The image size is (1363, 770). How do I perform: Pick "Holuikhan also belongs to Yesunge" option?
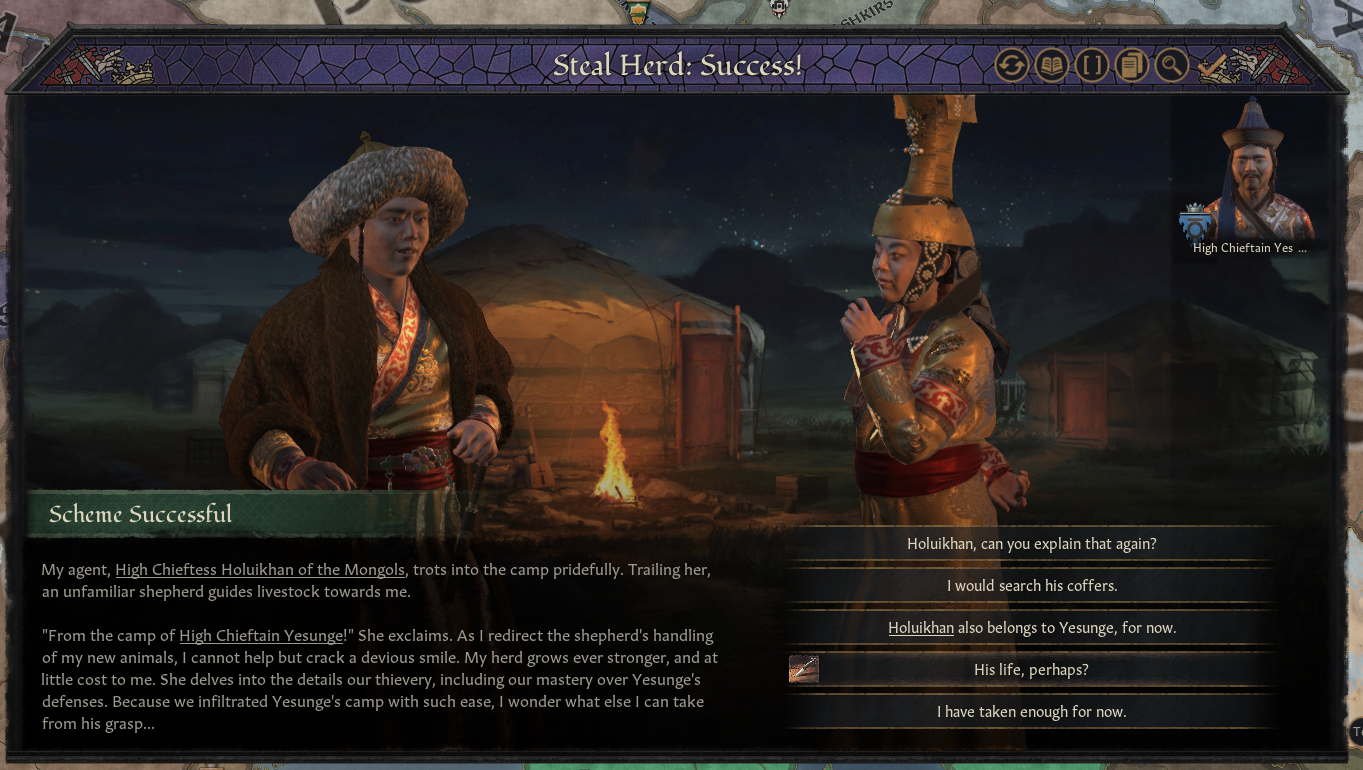point(1031,628)
